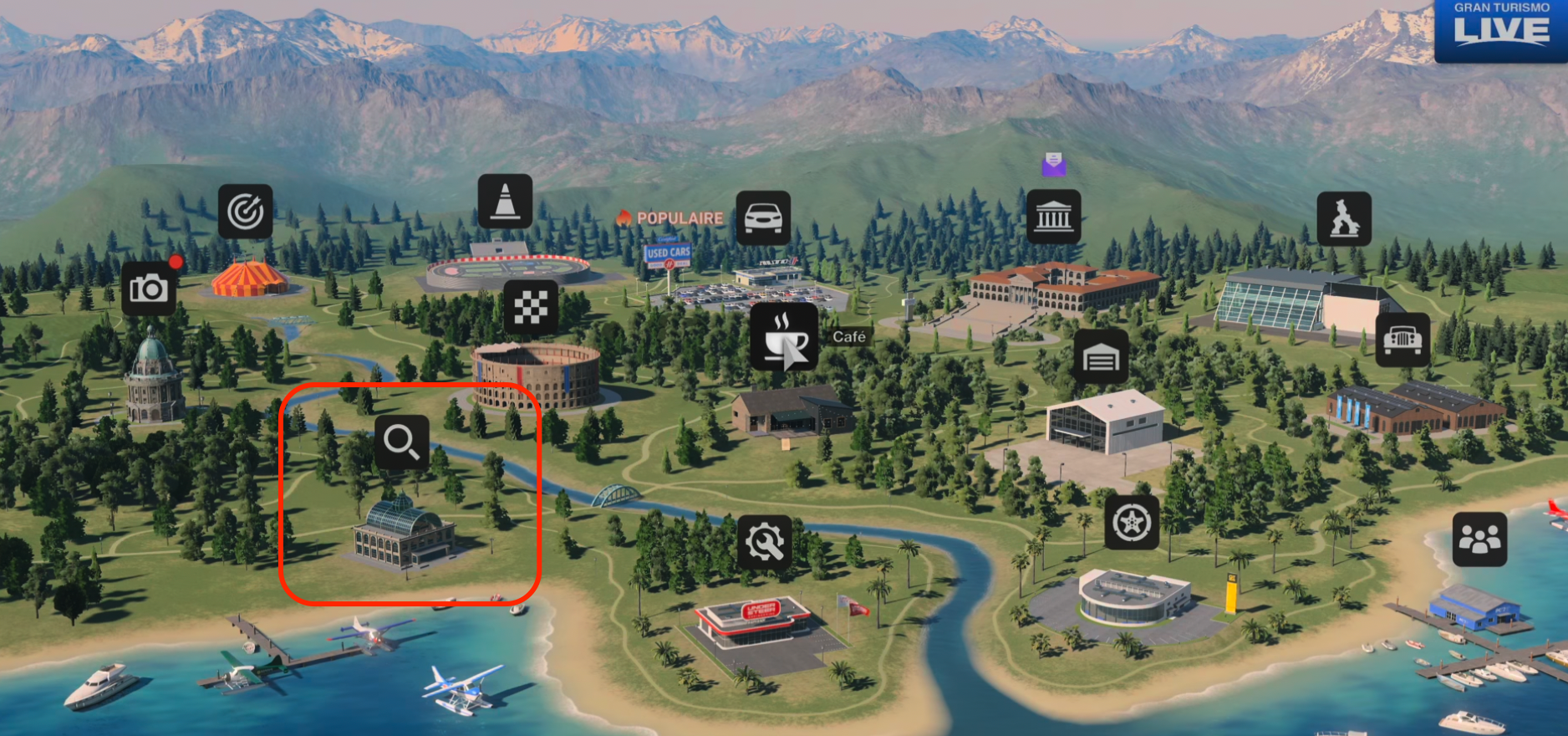Viewport: 1568px width, 736px height.
Task: Open the magnifying glass icon
Action: point(402,442)
